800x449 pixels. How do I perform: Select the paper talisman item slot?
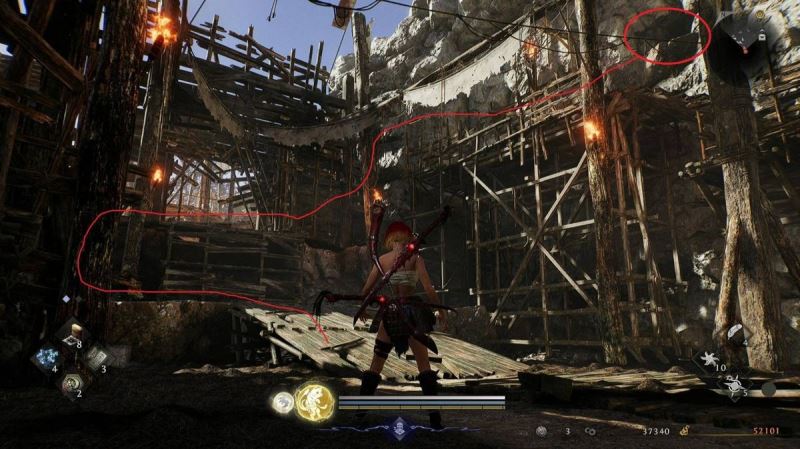tap(96, 357)
